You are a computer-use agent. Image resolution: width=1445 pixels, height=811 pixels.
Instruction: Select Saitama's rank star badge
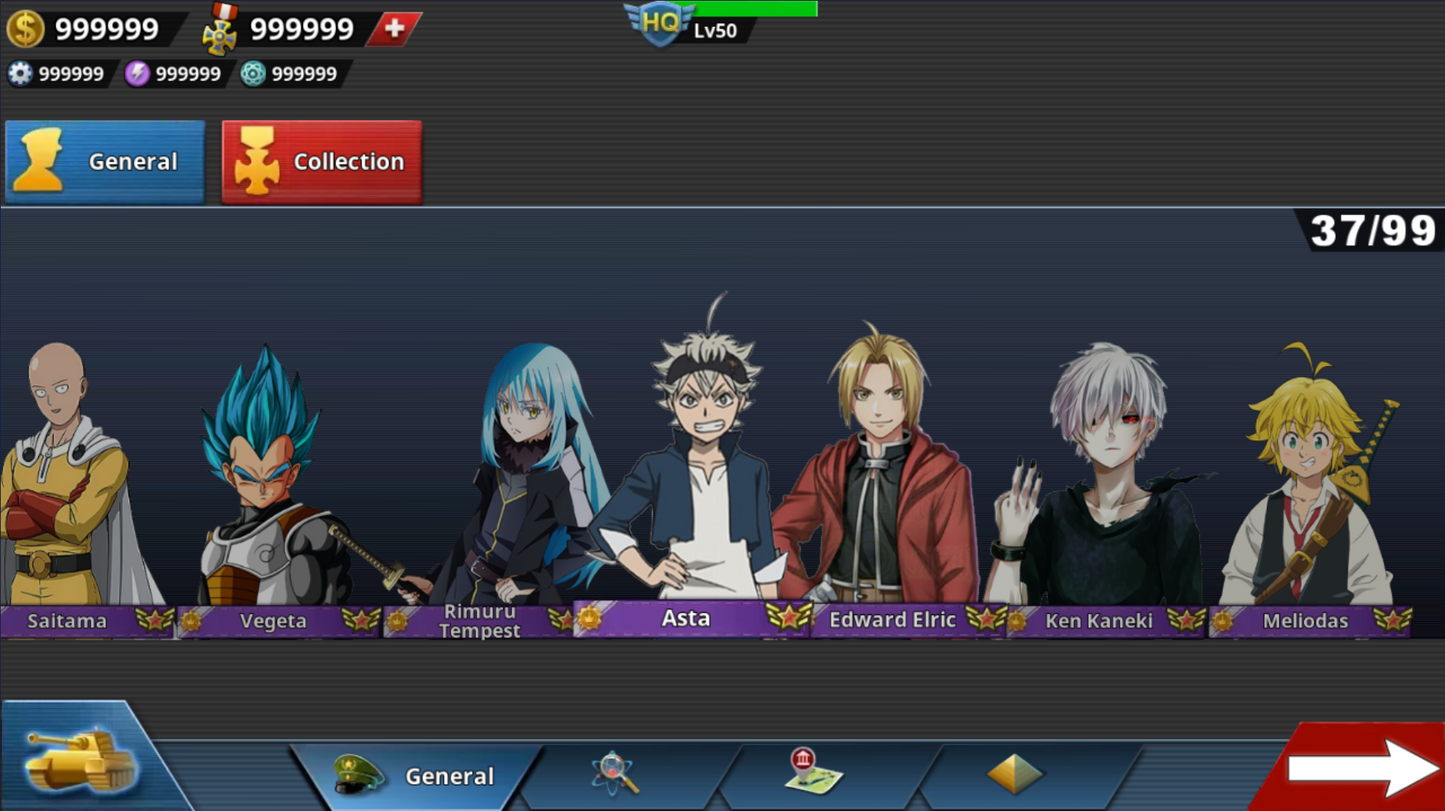click(152, 621)
